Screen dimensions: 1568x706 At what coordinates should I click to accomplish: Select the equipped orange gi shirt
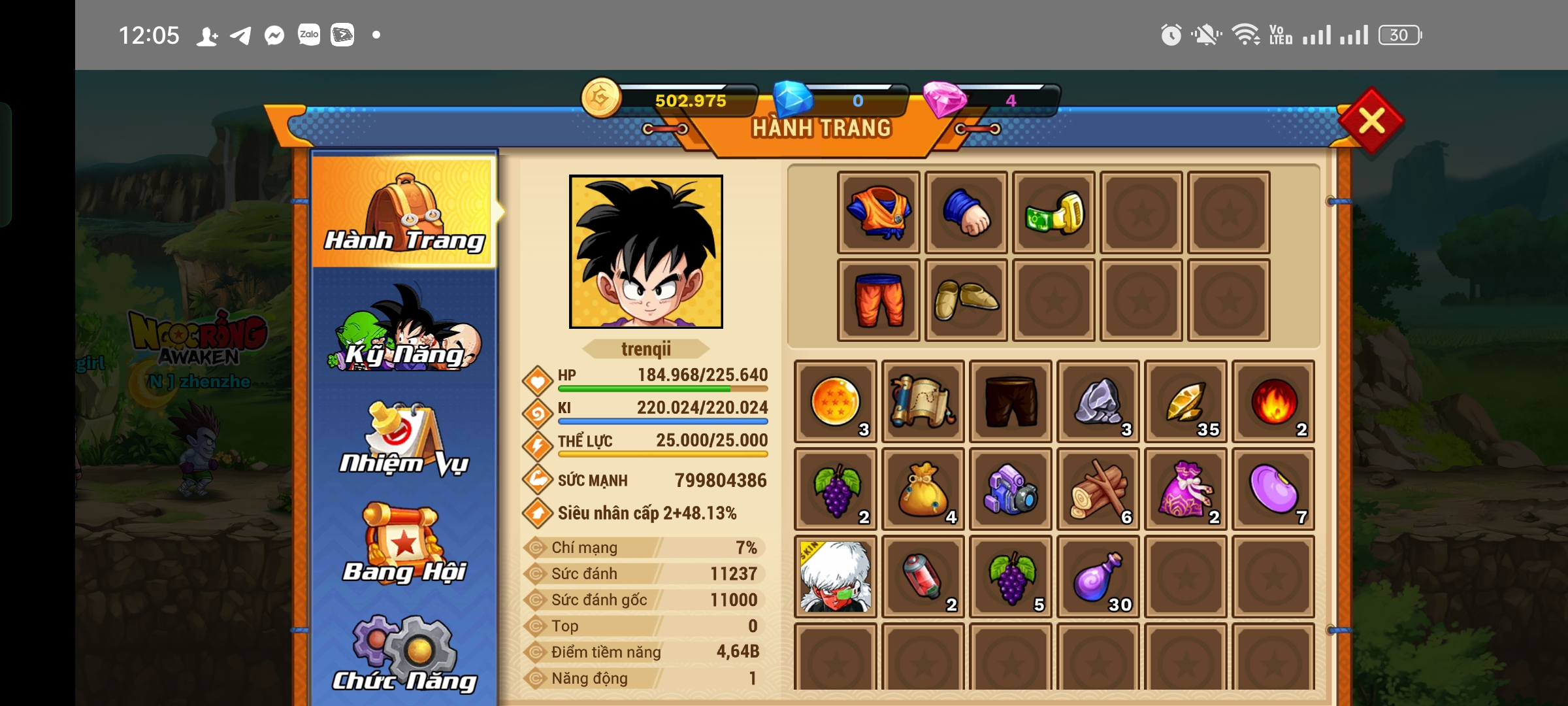(879, 212)
